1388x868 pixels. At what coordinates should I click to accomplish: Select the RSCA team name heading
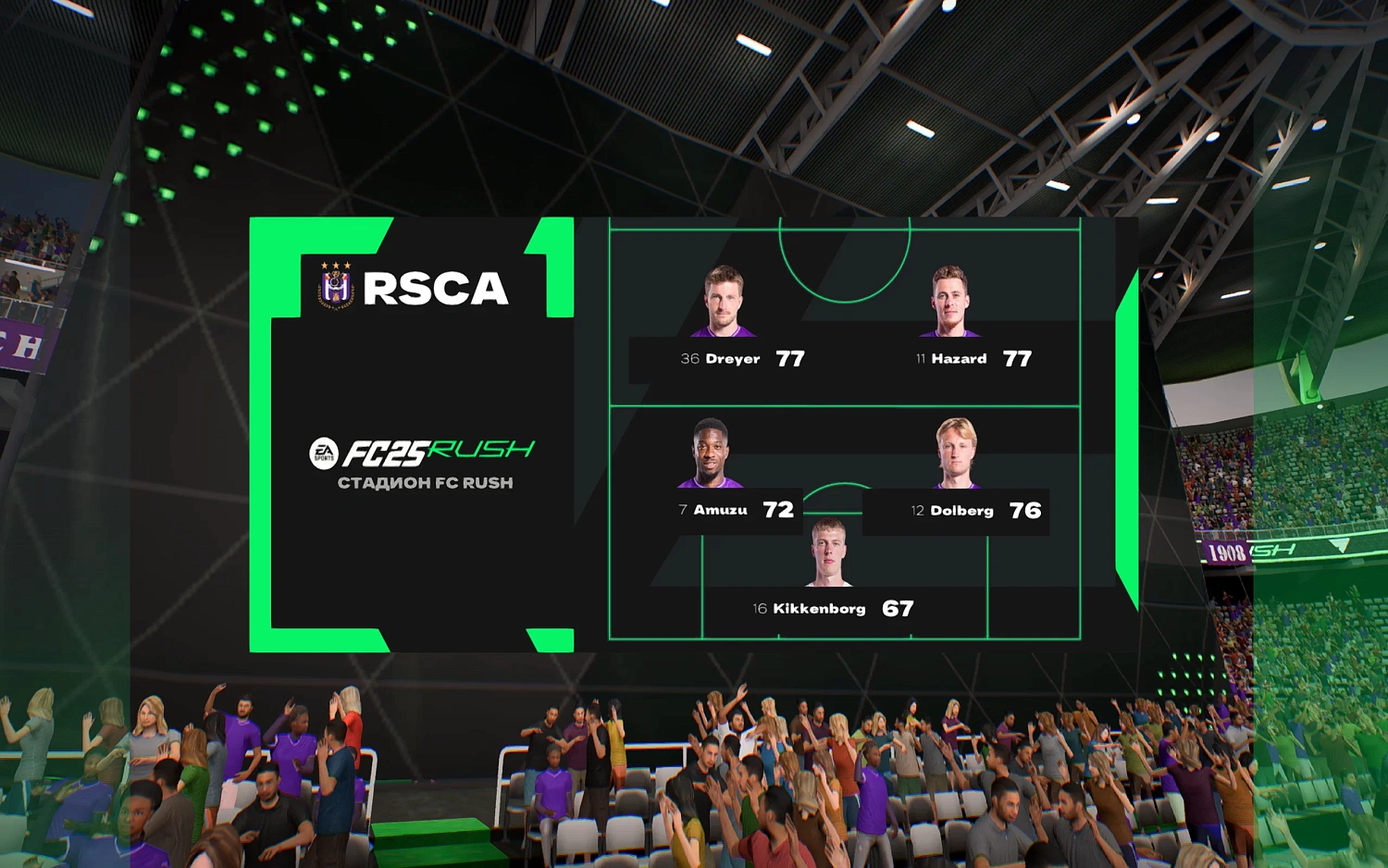pos(436,288)
